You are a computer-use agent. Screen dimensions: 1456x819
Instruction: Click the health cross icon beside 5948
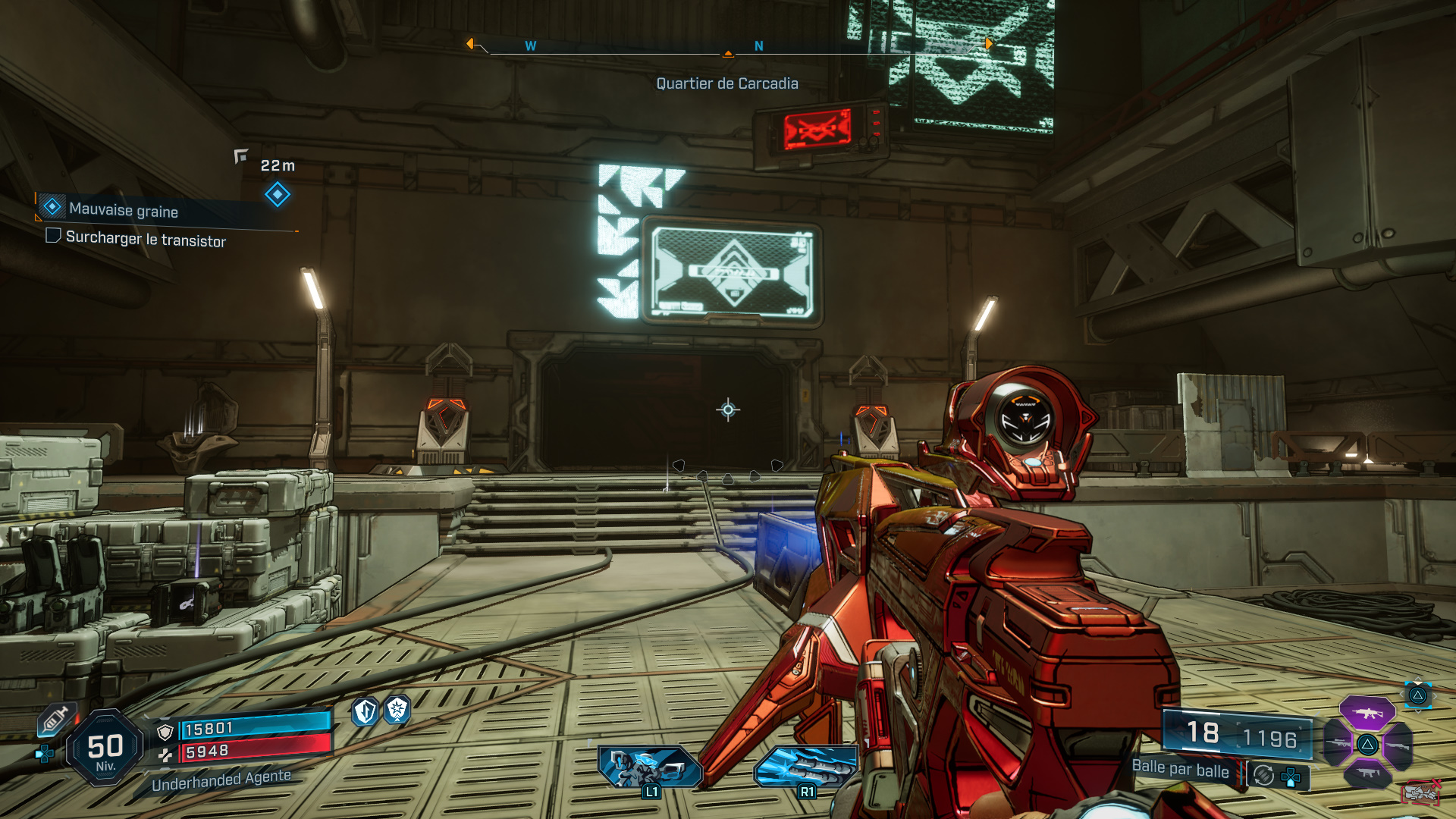click(166, 755)
